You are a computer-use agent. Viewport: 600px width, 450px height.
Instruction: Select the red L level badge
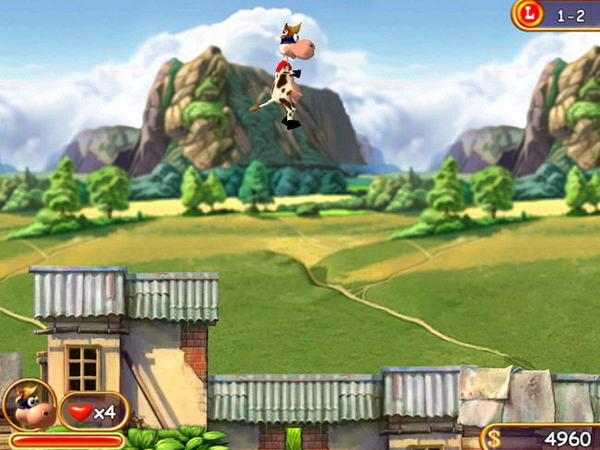(x=530, y=14)
